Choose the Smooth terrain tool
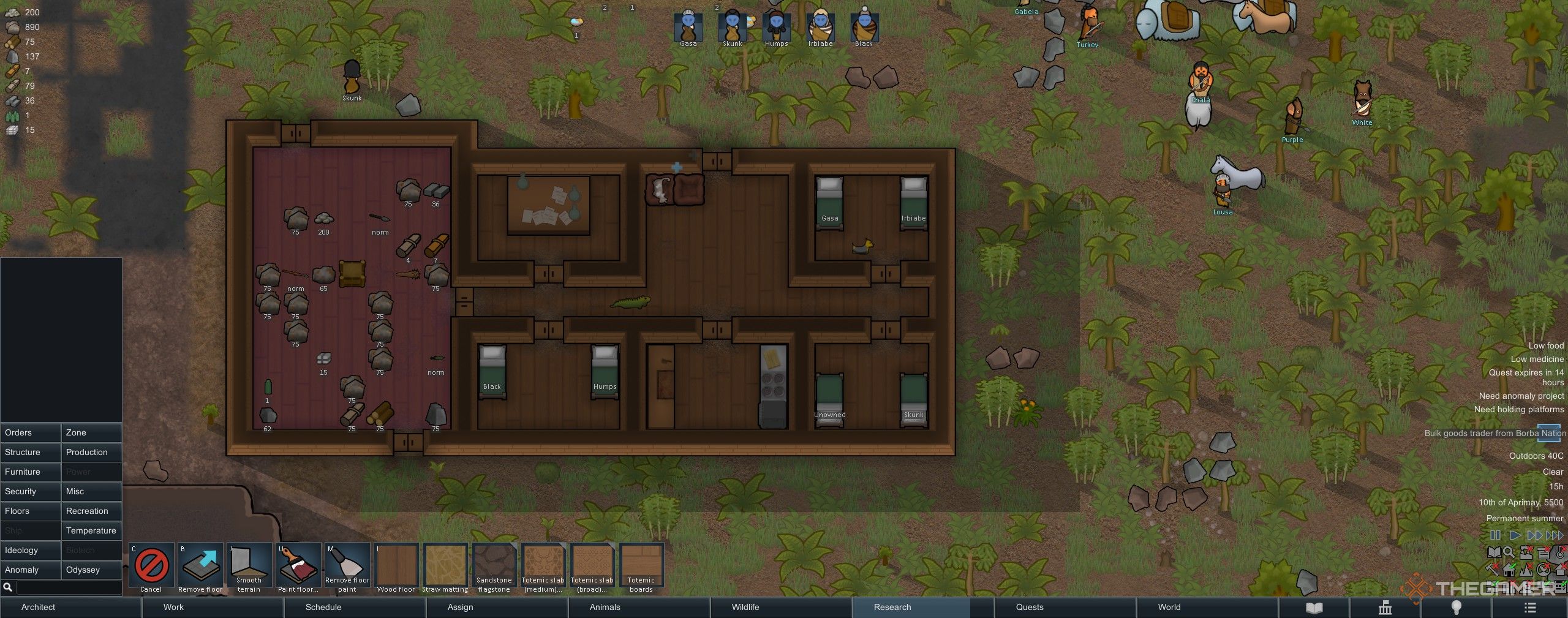Screen dimensions: 1568x618 pos(249,567)
